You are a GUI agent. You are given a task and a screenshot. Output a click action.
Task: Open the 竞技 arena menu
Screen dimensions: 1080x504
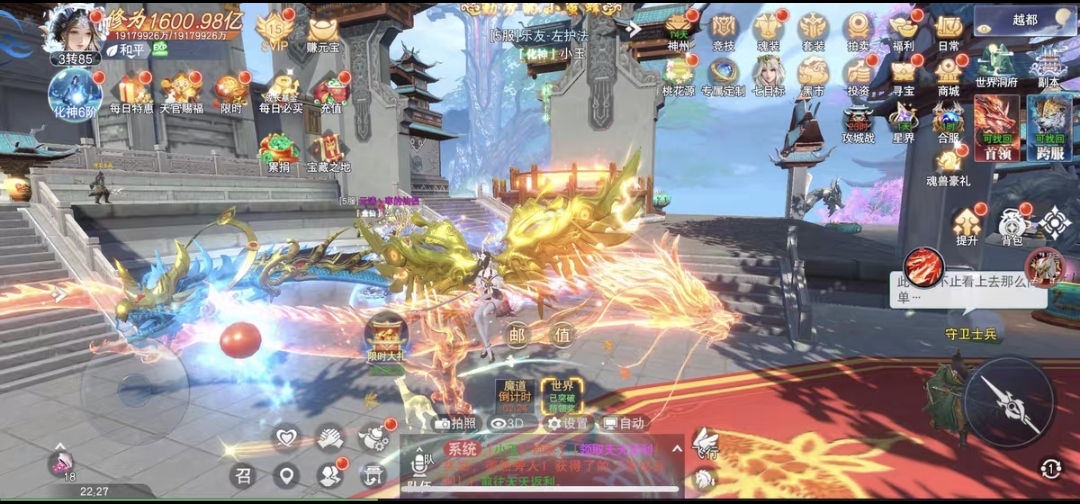click(x=723, y=28)
